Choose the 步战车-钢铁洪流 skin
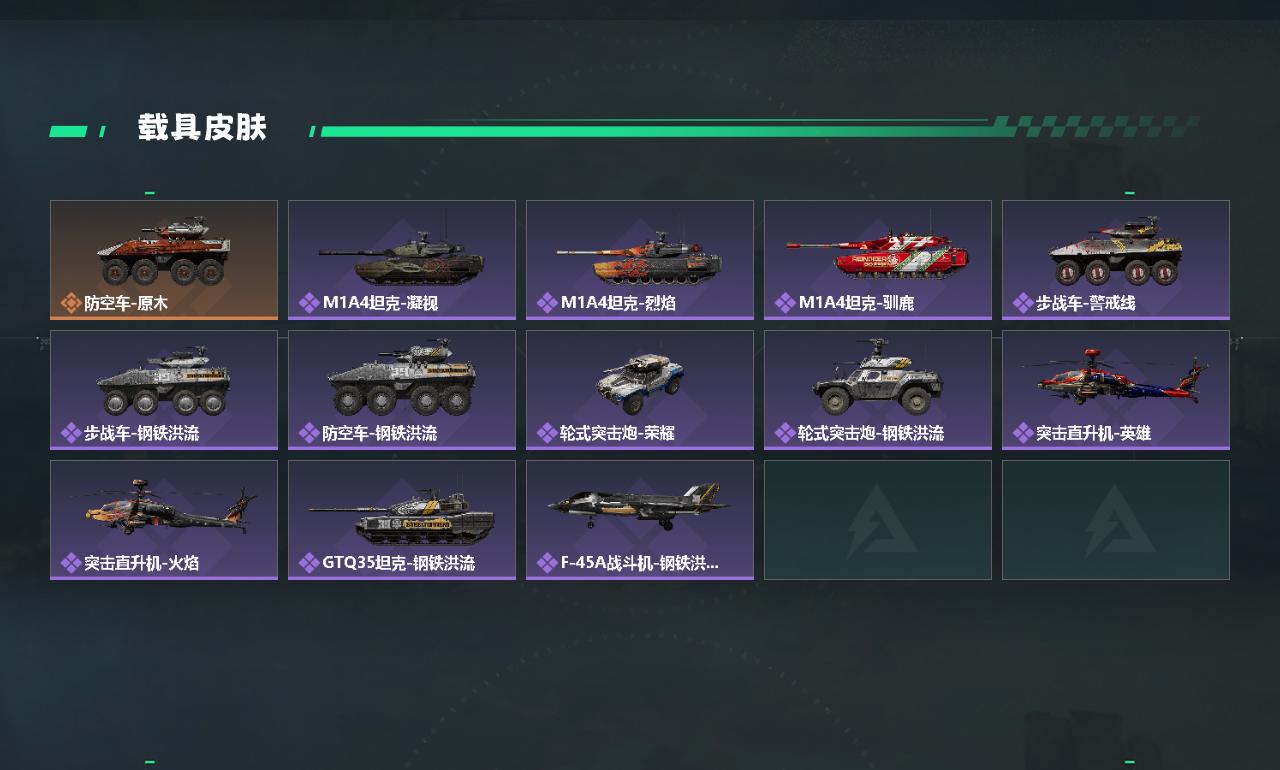Screen dimensions: 1280x770 [164, 389]
